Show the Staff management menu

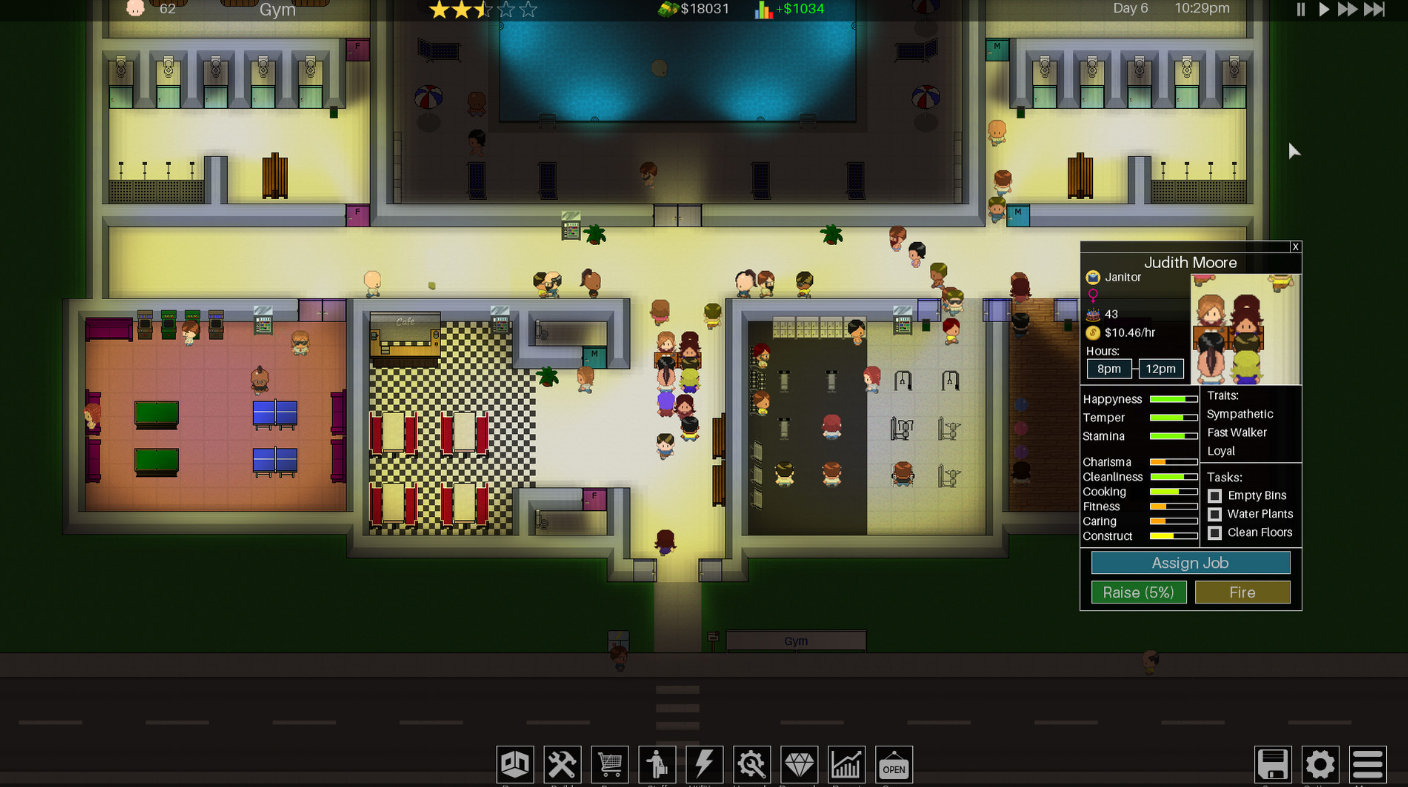point(657,765)
